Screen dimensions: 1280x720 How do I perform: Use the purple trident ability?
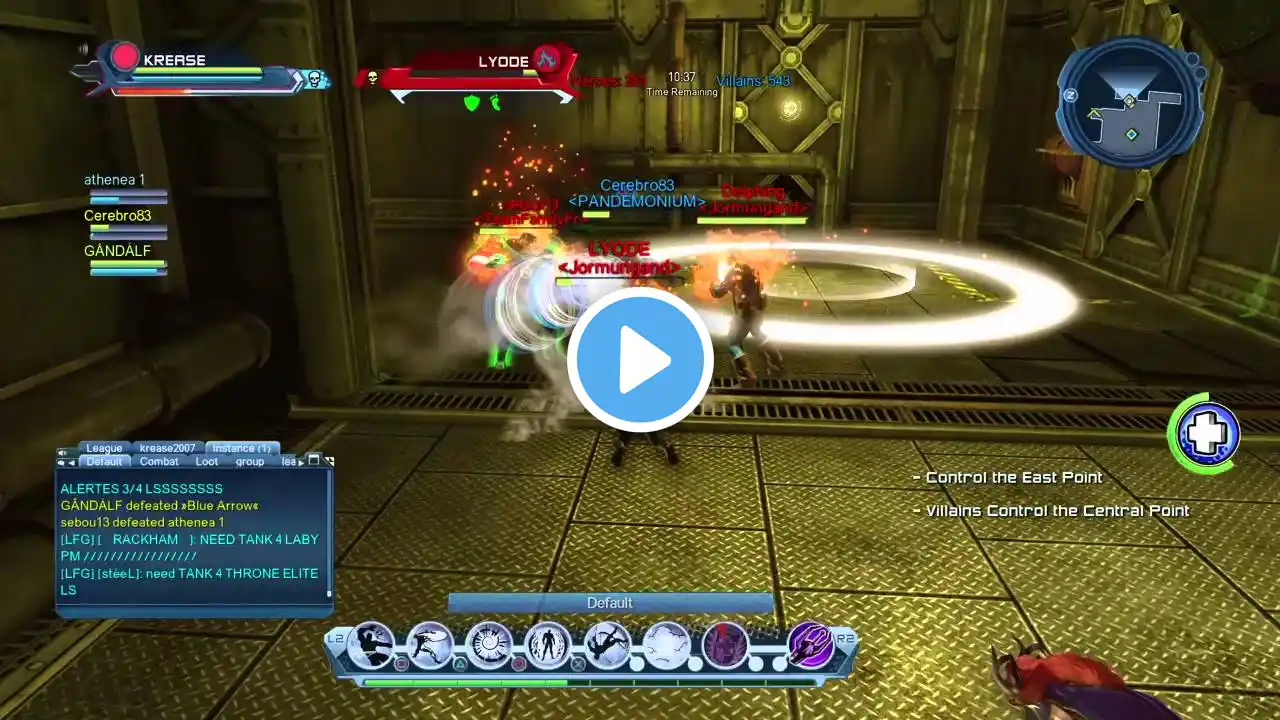pos(810,645)
